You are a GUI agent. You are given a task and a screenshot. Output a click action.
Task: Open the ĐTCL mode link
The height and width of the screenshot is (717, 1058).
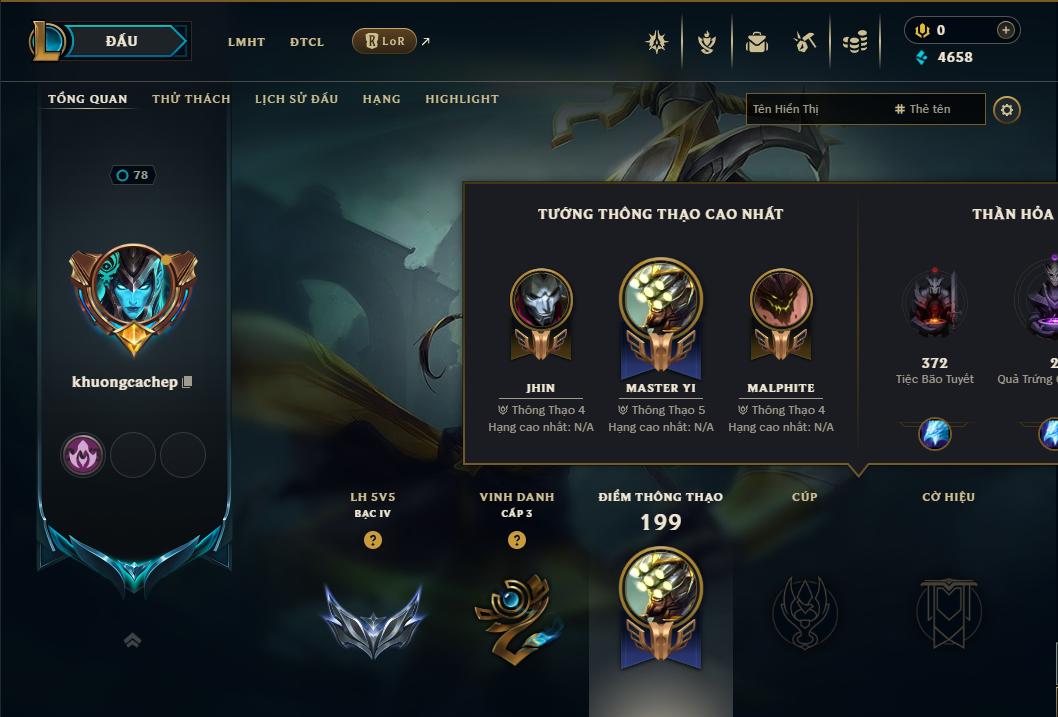point(307,42)
